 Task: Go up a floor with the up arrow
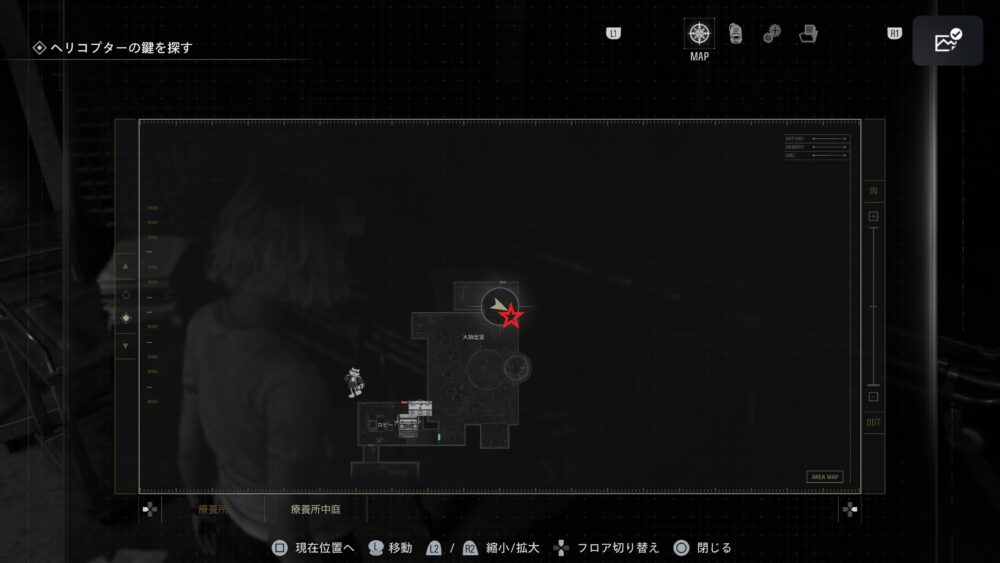(x=126, y=267)
